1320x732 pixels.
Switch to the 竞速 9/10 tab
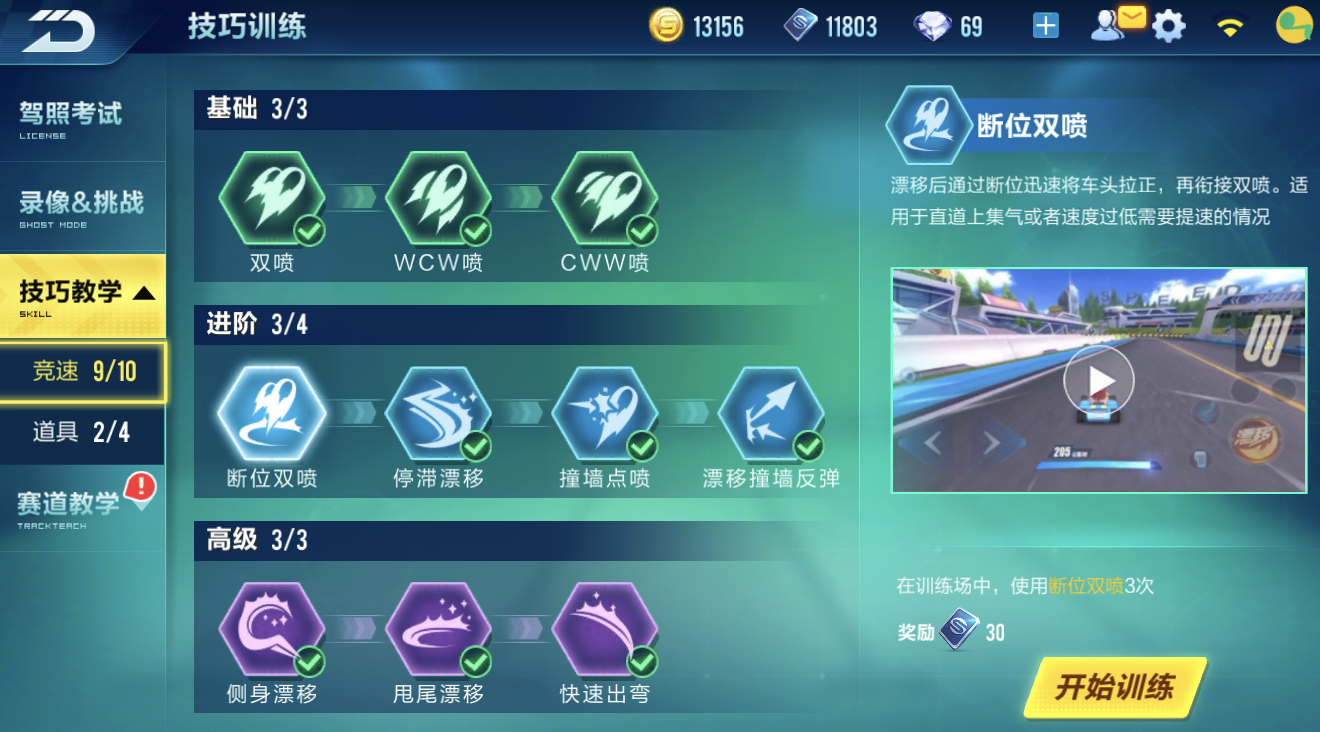pos(82,371)
